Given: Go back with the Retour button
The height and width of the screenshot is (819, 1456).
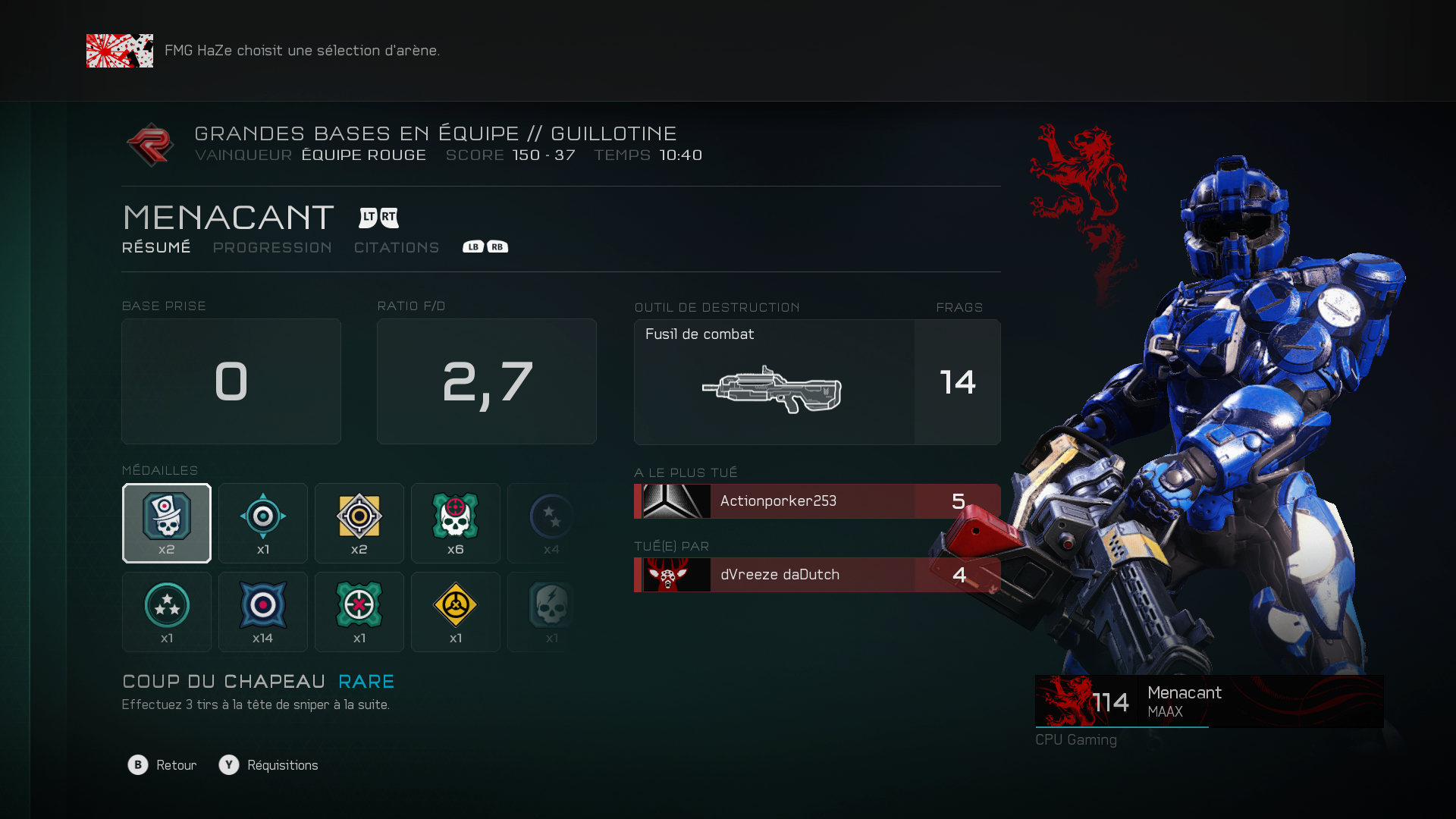Looking at the screenshot, I should (x=162, y=765).
